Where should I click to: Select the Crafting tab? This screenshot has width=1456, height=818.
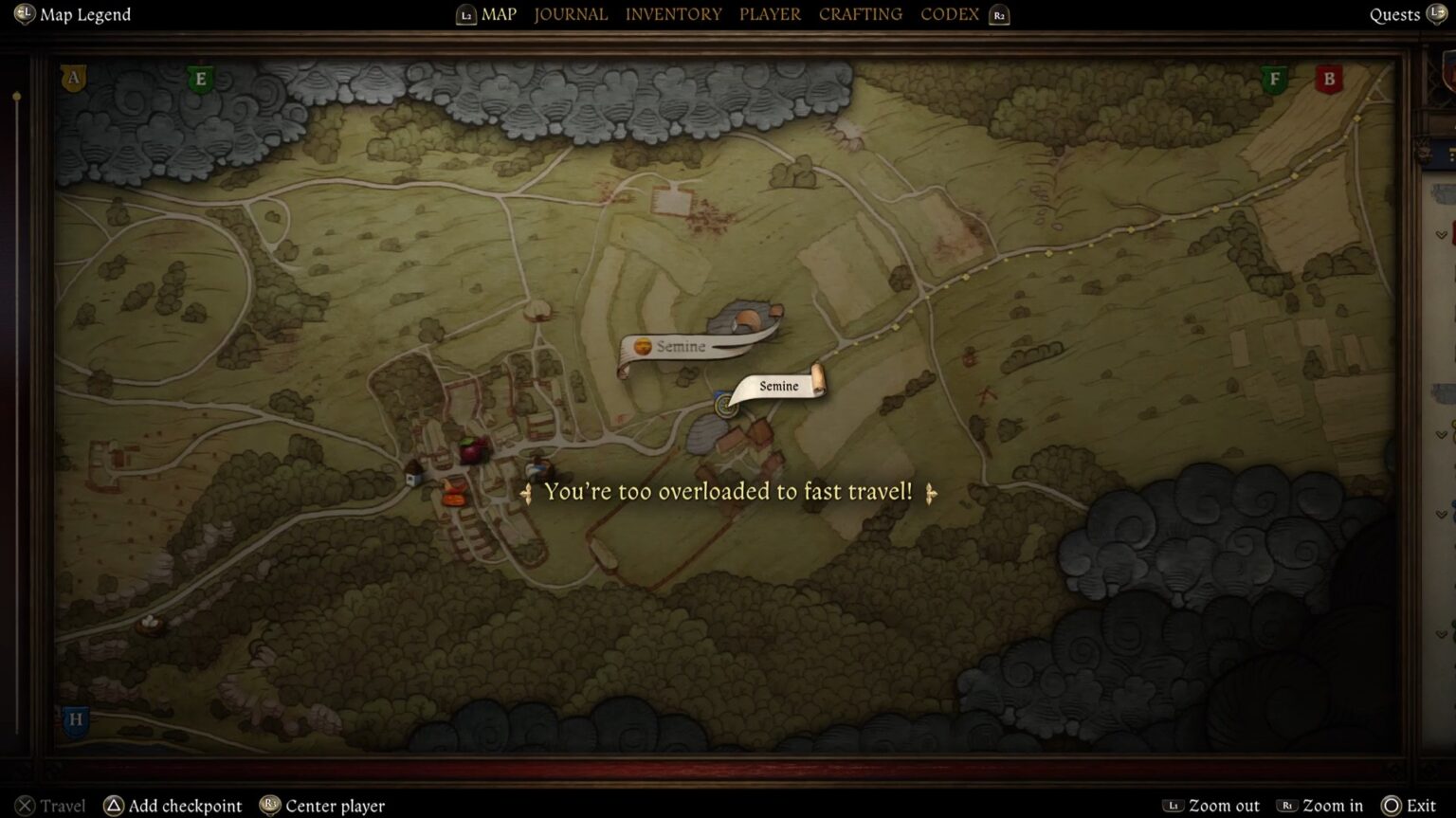click(860, 14)
